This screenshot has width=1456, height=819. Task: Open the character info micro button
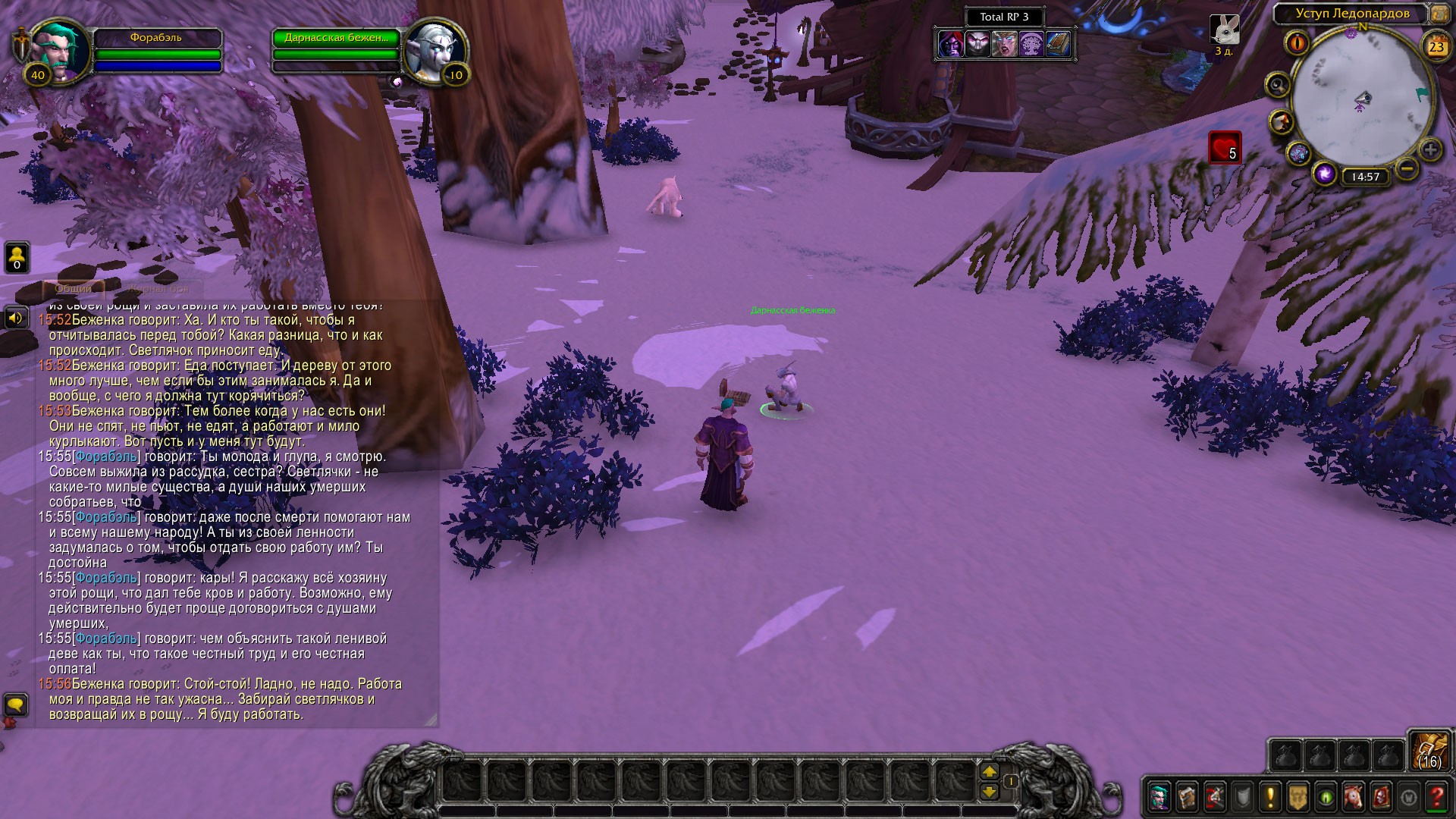[1159, 797]
